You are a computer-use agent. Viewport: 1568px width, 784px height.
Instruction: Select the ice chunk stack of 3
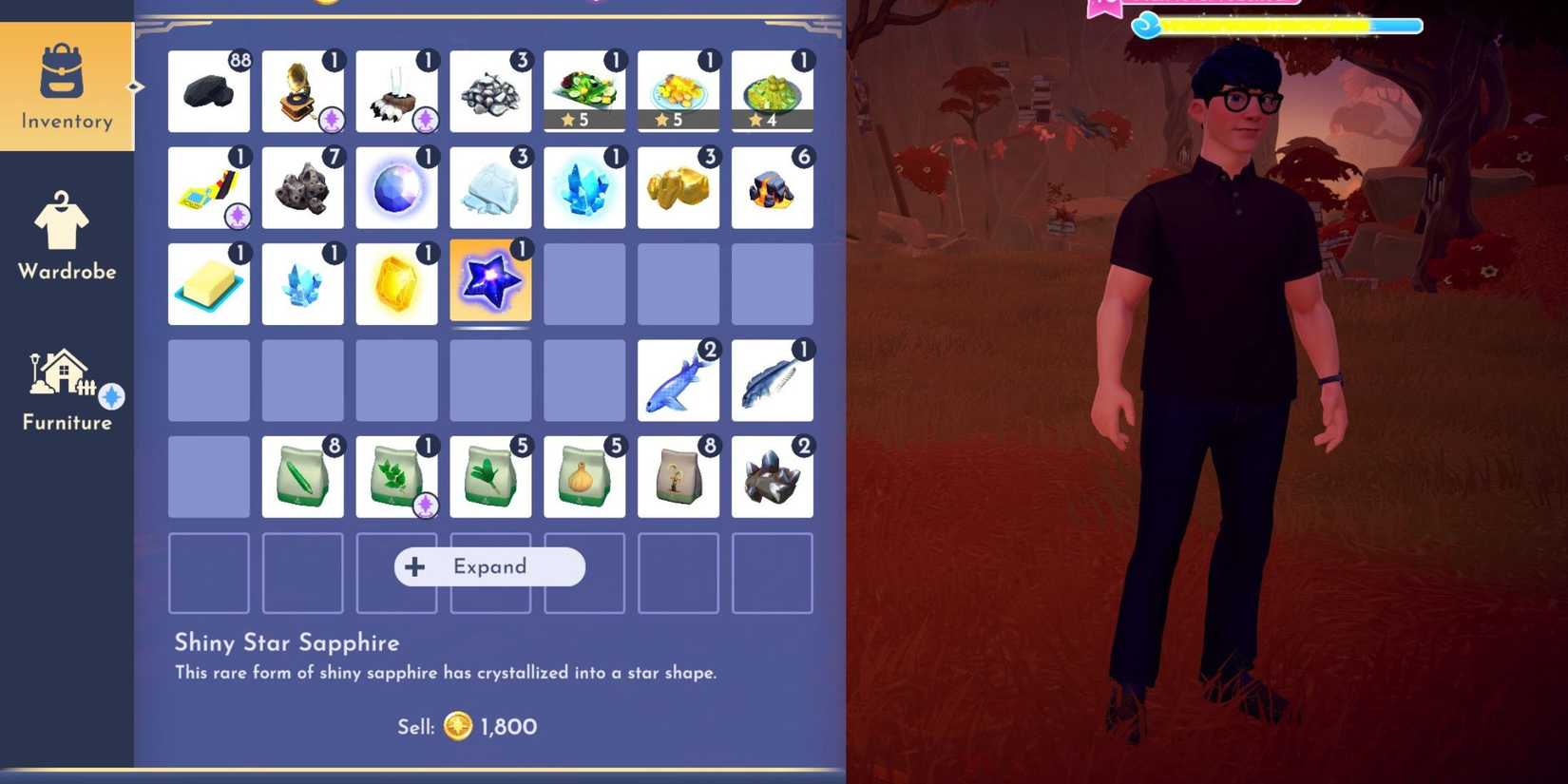click(490, 187)
